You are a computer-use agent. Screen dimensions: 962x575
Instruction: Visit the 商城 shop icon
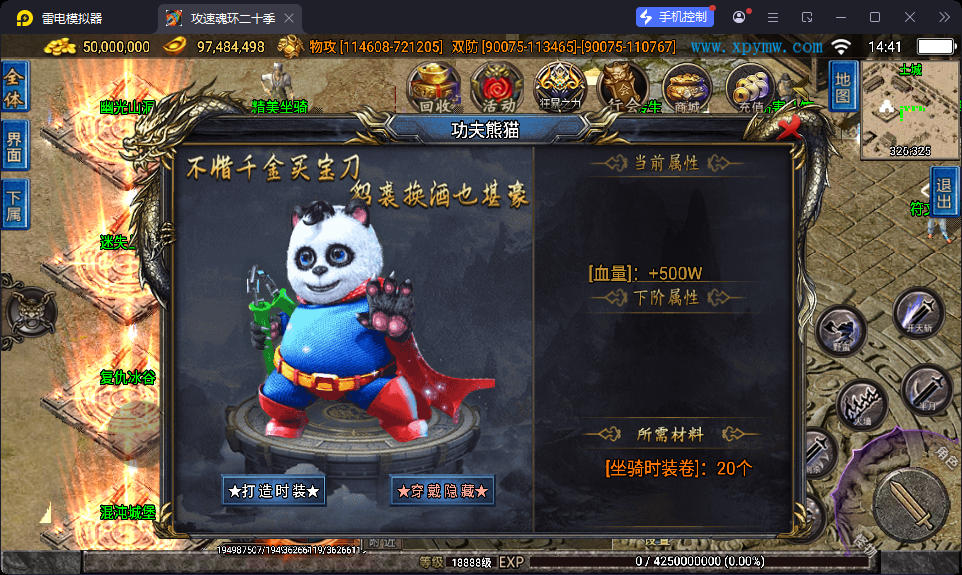(687, 86)
